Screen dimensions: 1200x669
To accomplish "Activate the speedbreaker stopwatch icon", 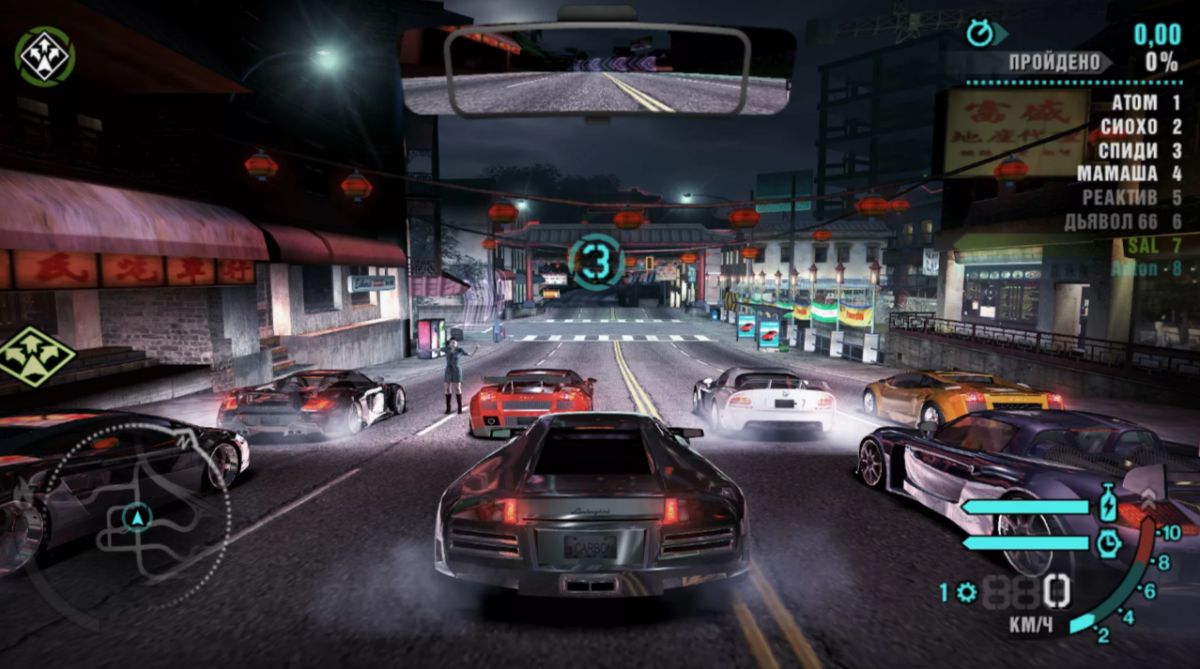I will [x=1108, y=543].
